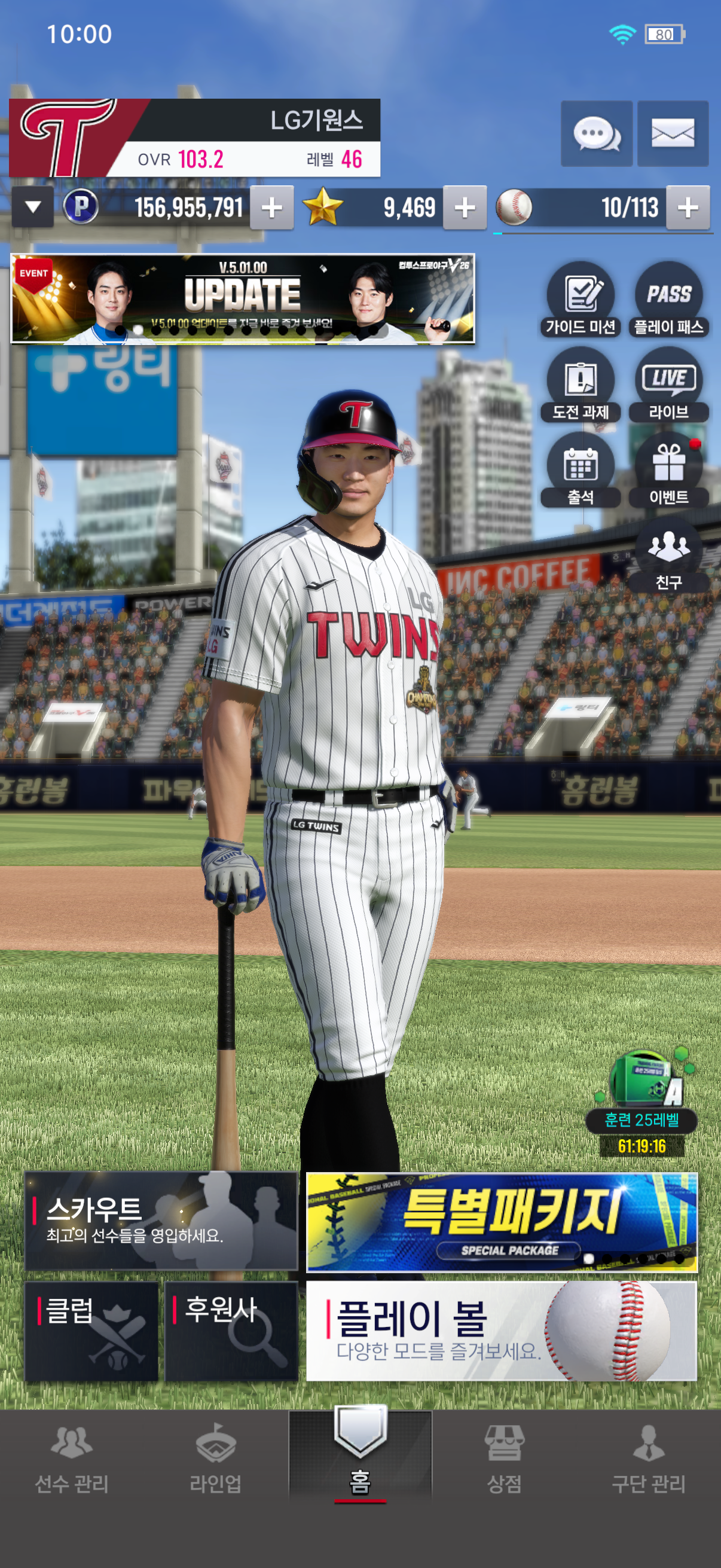Expand the currency dropdown arrow

pos(33,208)
